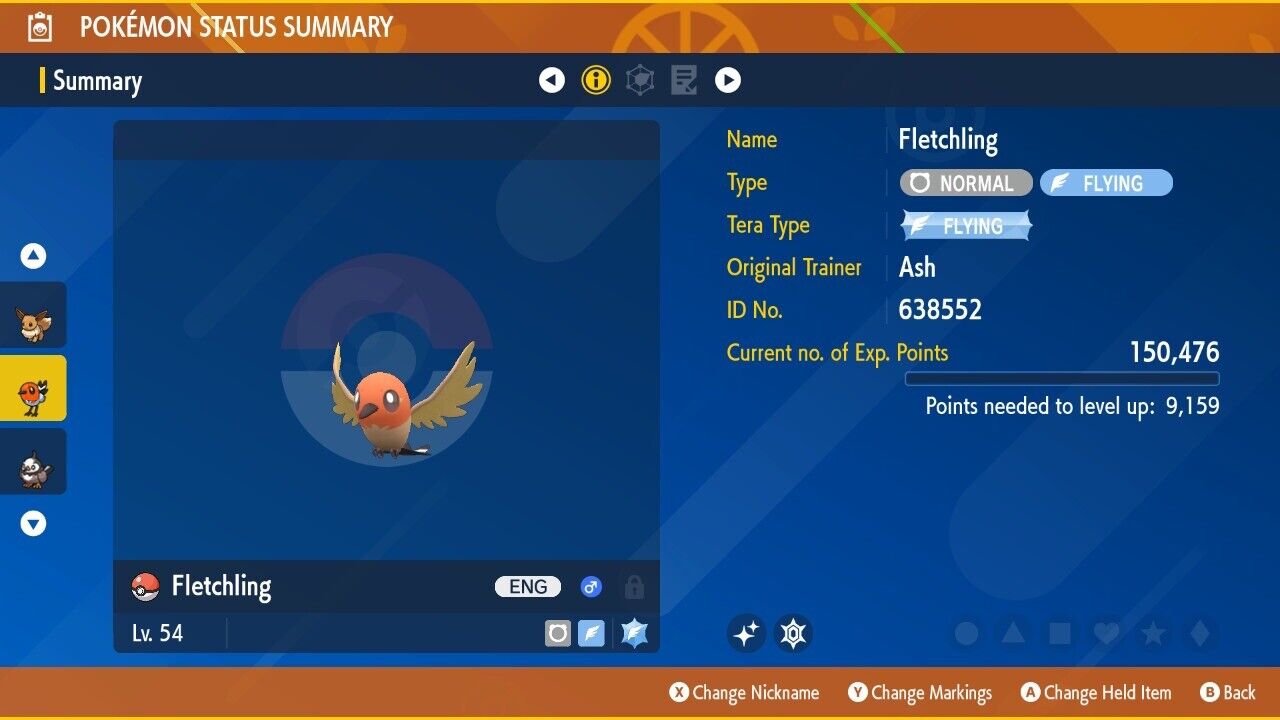Toggle the star marking
Screen dimensions: 1280x720
[1152, 633]
